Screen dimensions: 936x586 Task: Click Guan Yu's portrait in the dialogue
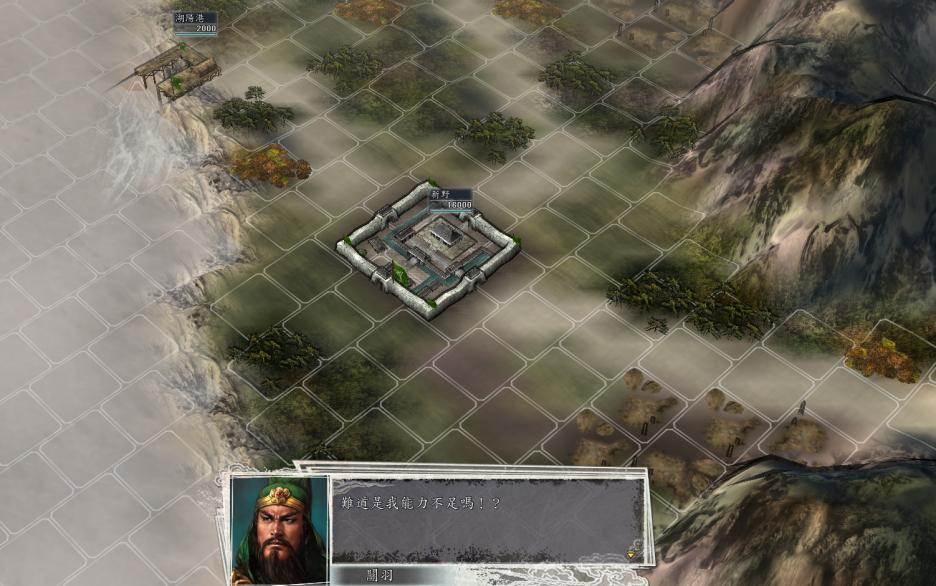280,528
